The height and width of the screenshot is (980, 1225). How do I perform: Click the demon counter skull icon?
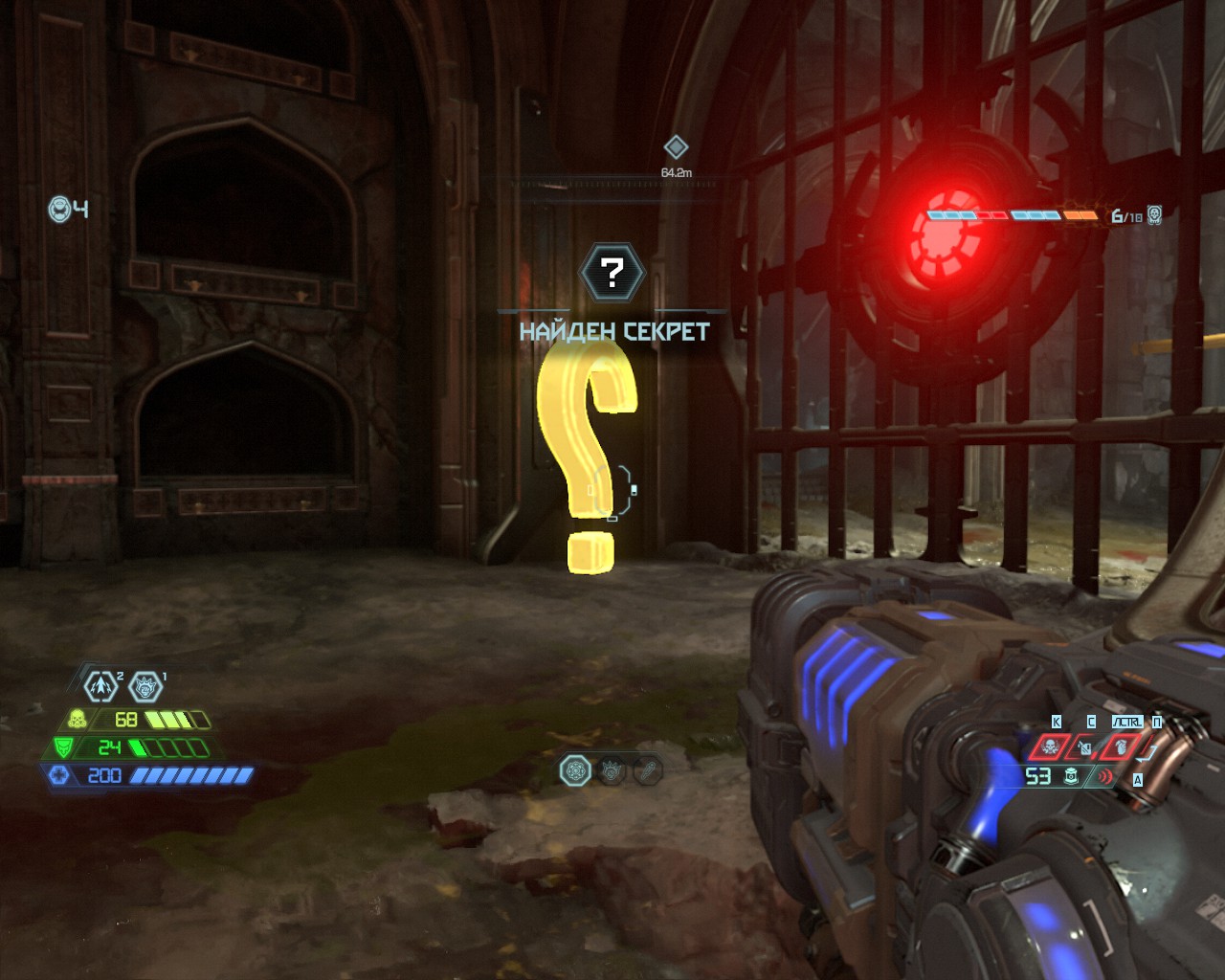click(x=1155, y=214)
